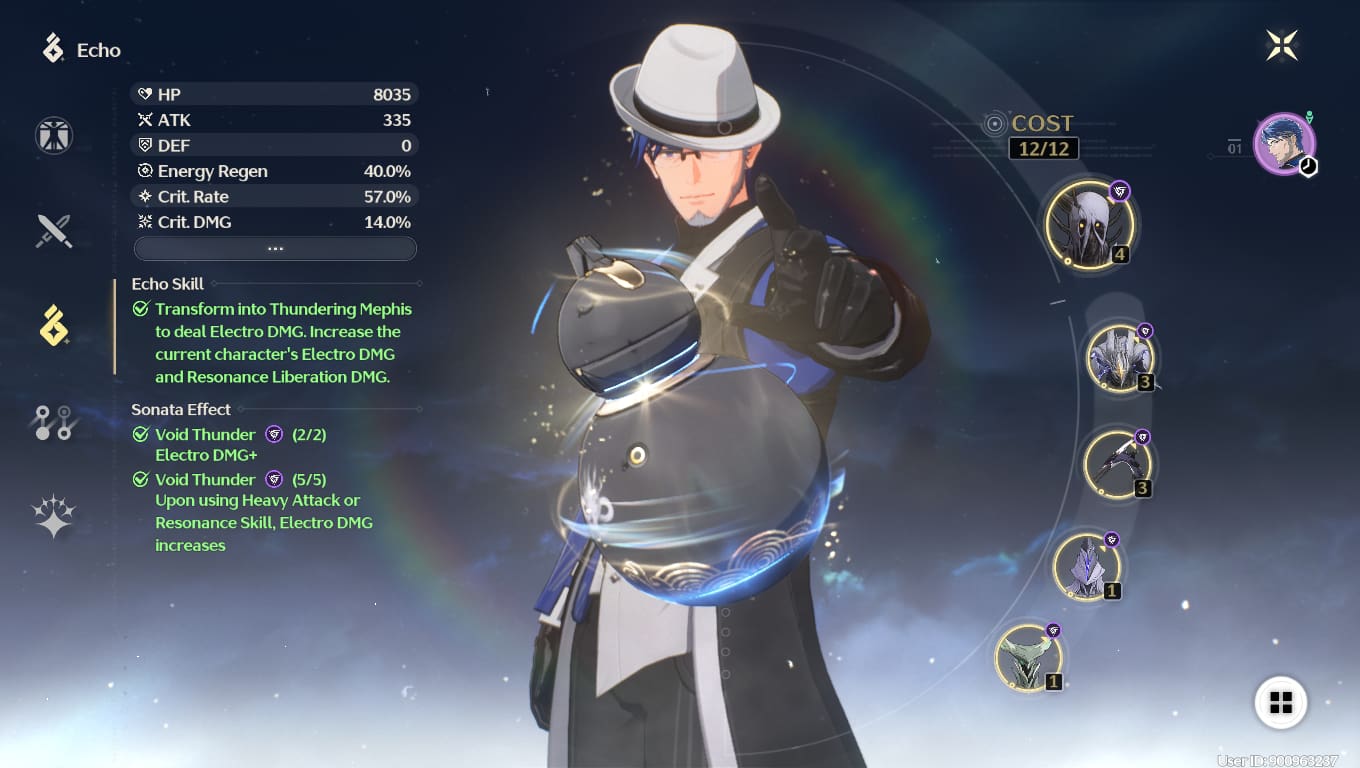Click the shield icon next to the DEF stat
This screenshot has height=768, width=1360.
pyautogui.click(x=143, y=145)
